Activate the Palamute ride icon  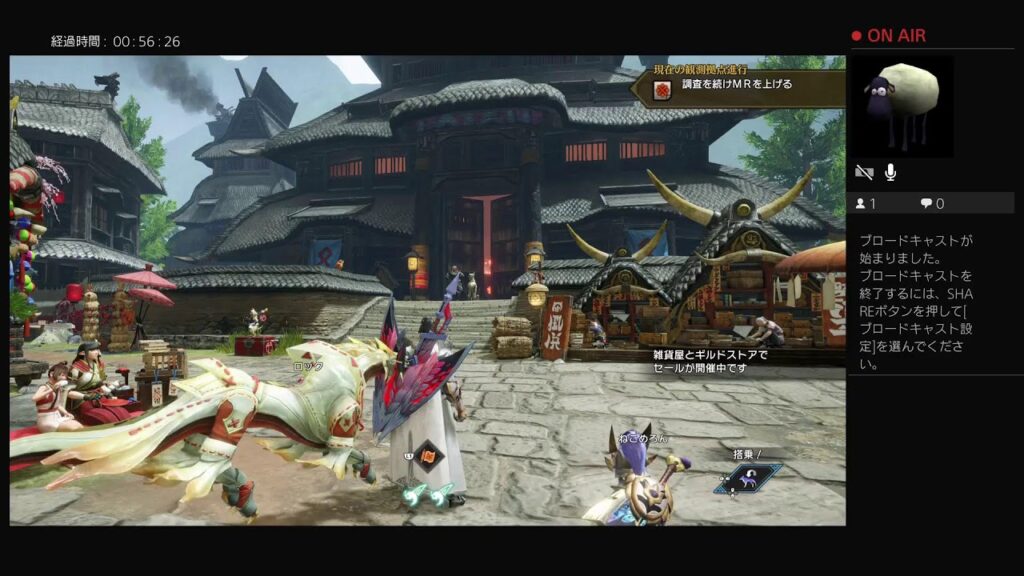click(x=748, y=477)
